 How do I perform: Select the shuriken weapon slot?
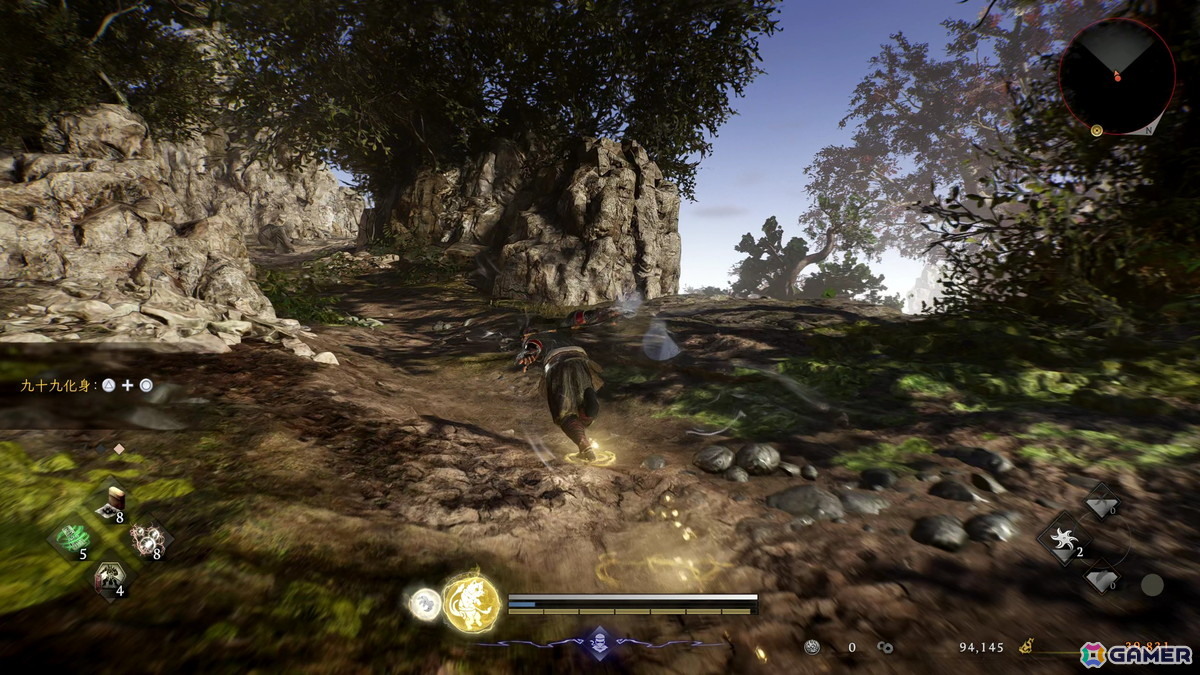point(1063,540)
